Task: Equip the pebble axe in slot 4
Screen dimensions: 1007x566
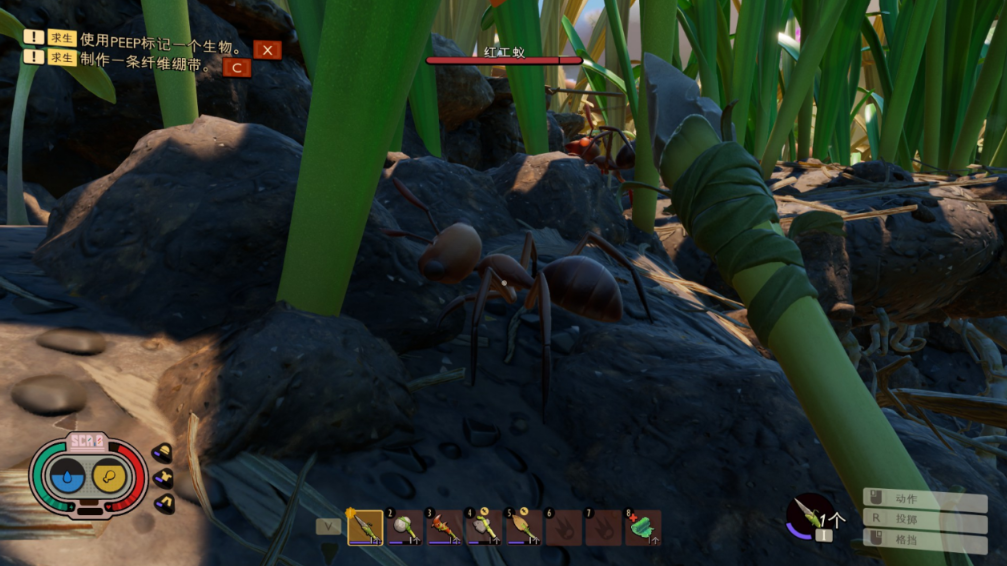Action: [484, 527]
